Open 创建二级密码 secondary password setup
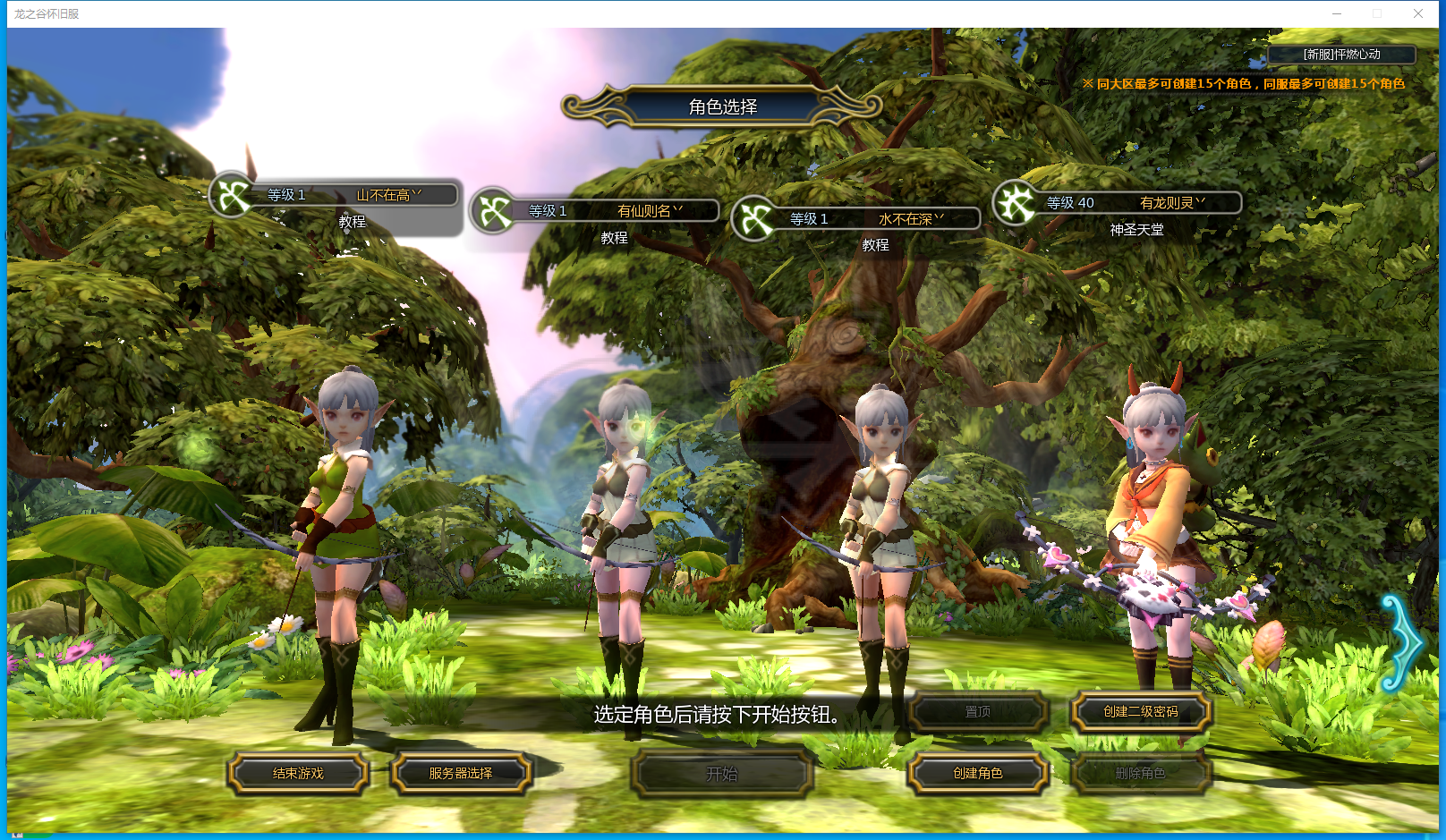 tap(1140, 712)
